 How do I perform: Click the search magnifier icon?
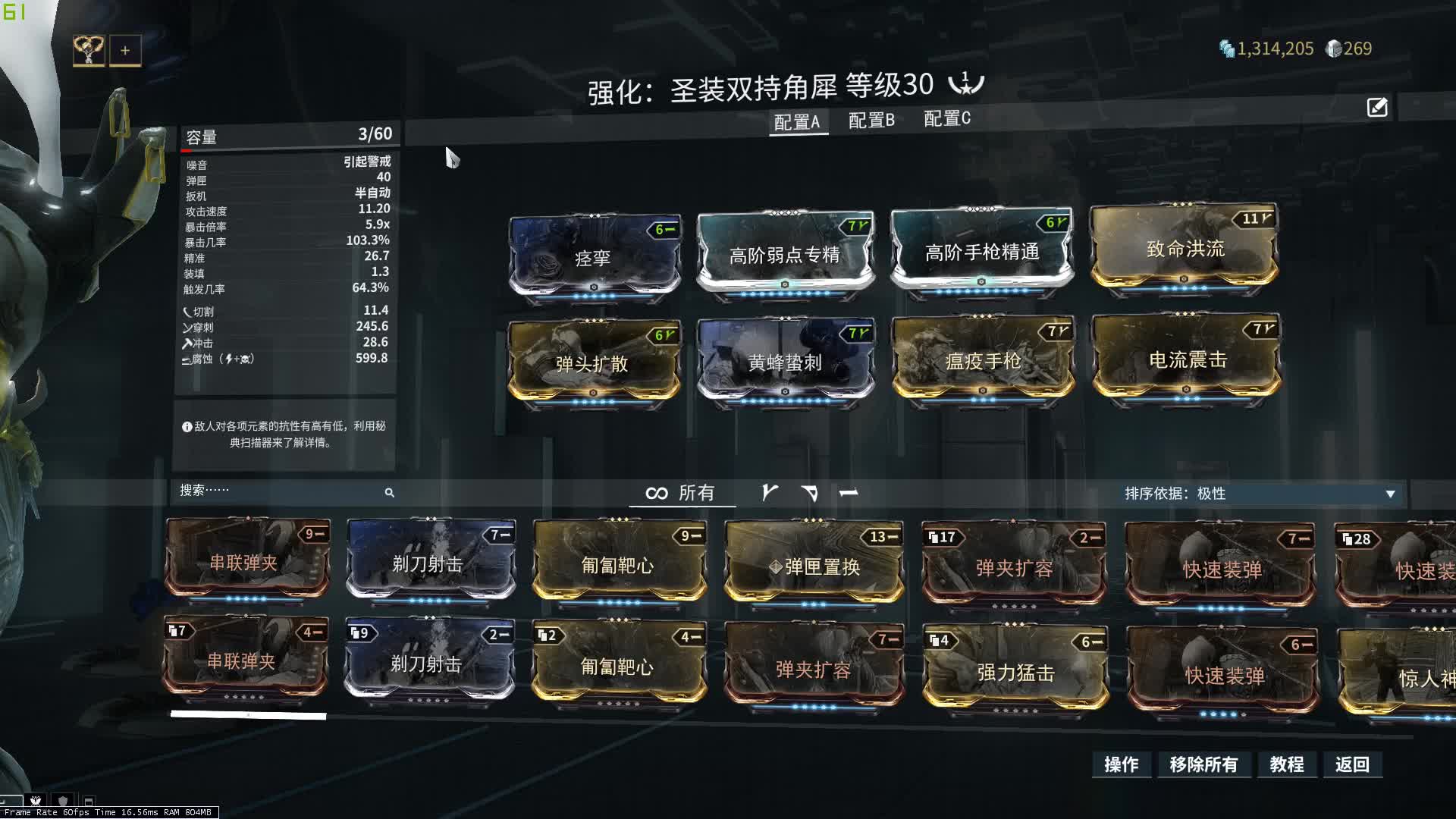pyautogui.click(x=389, y=492)
